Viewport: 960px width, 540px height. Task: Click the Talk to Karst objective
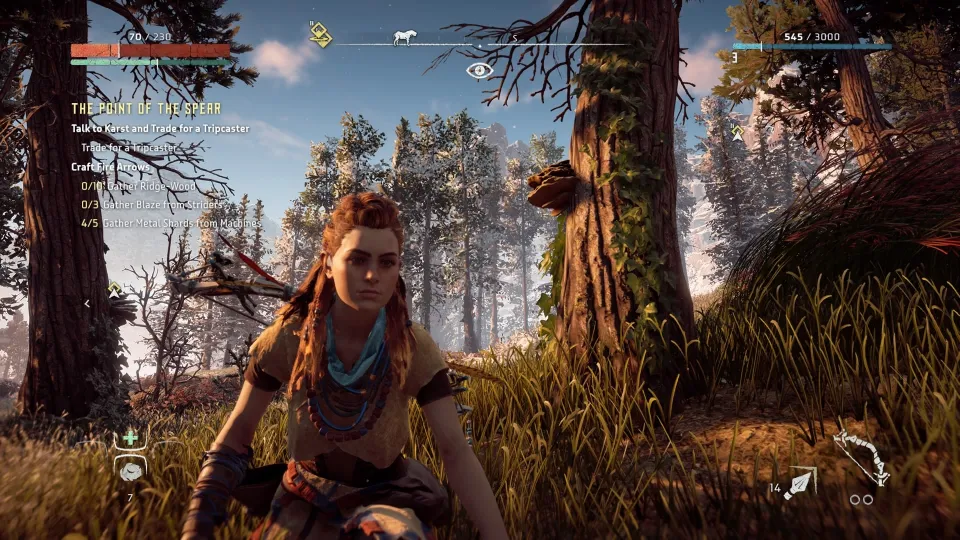tap(160, 129)
